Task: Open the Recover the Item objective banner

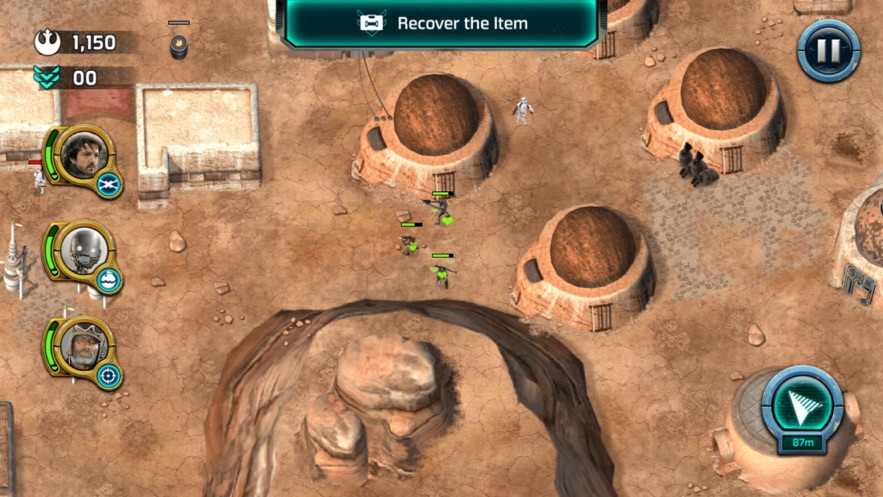Action: [442, 23]
